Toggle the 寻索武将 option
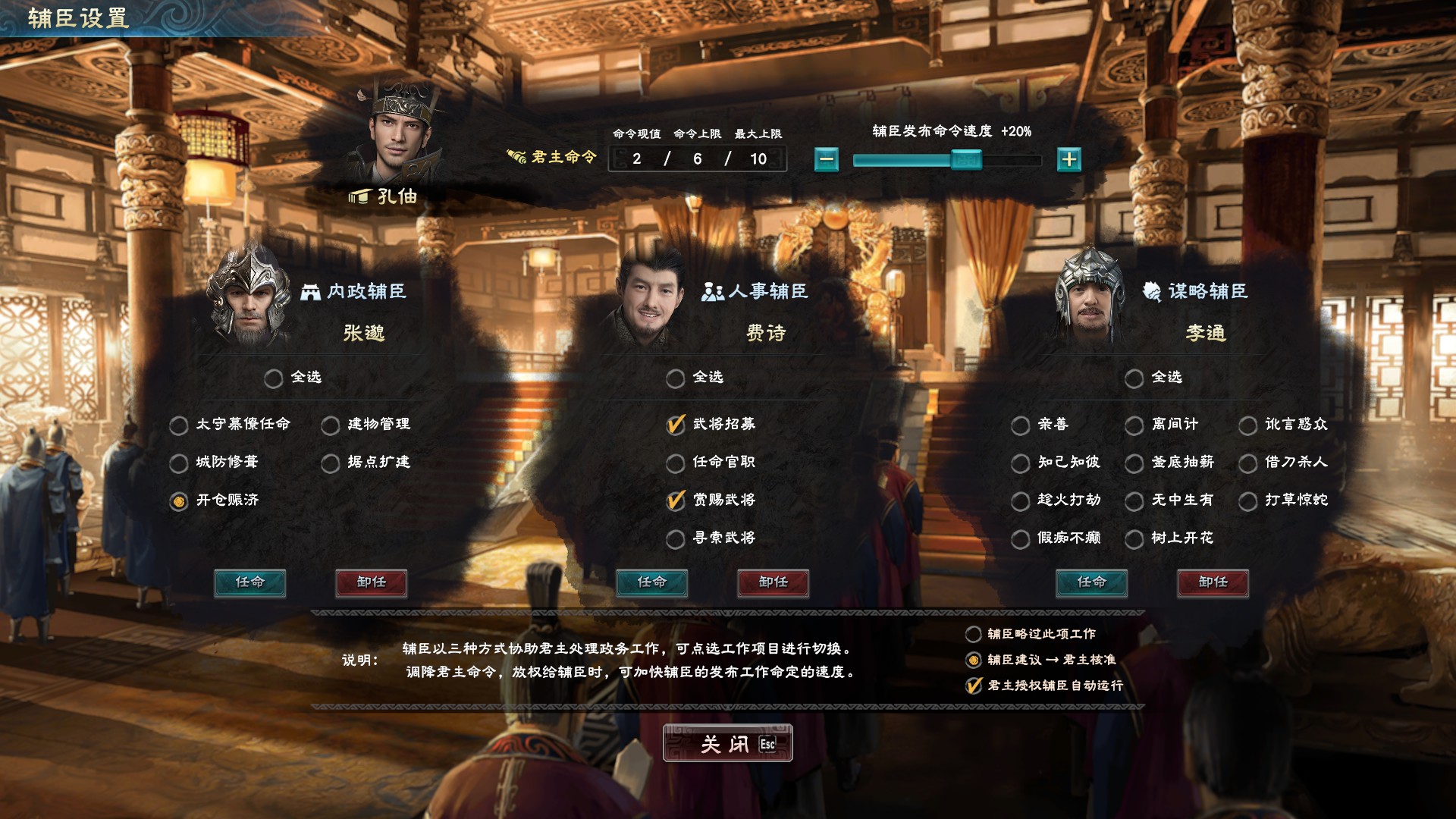 [676, 538]
